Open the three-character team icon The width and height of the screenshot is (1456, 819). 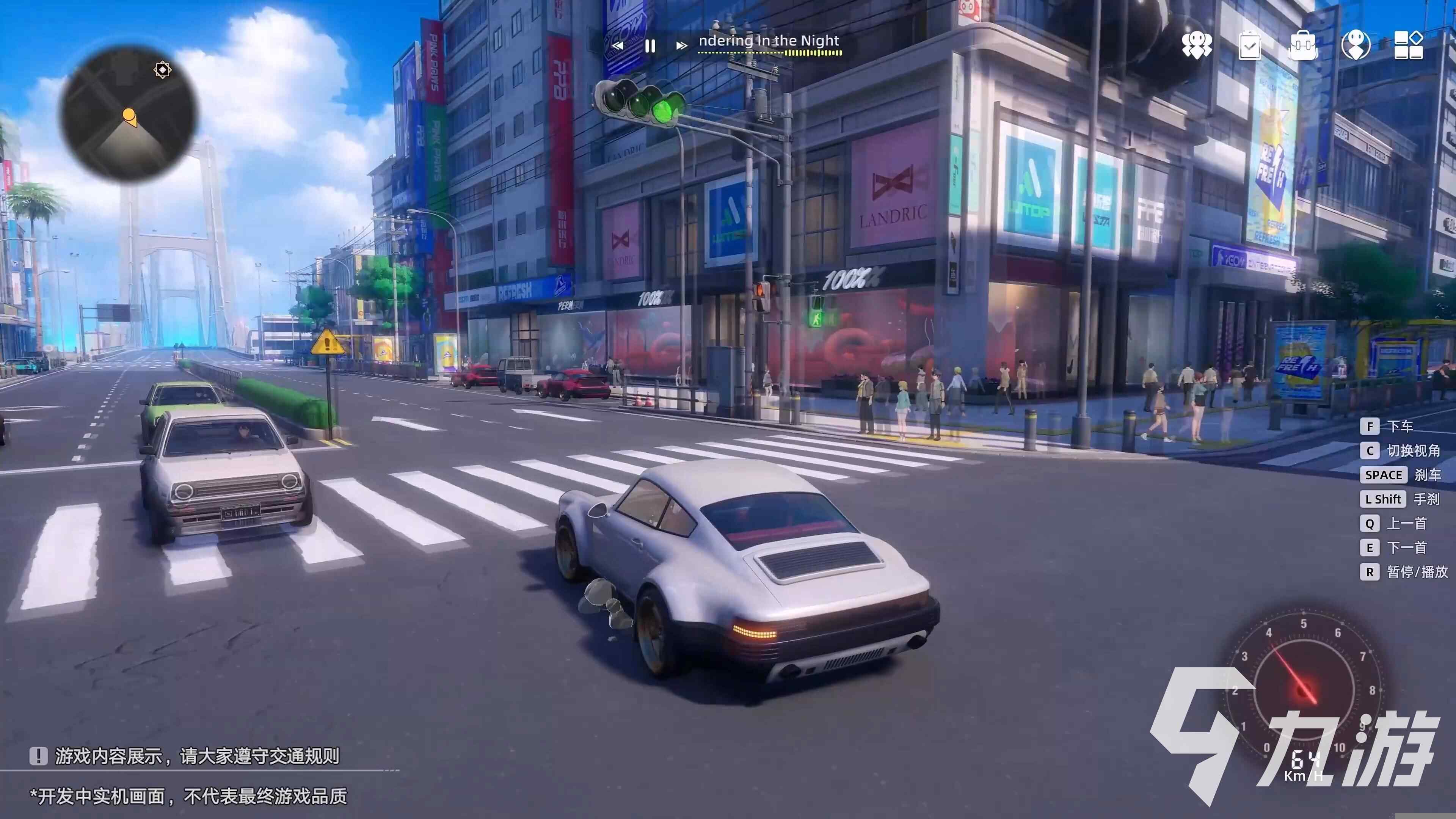point(1196,45)
